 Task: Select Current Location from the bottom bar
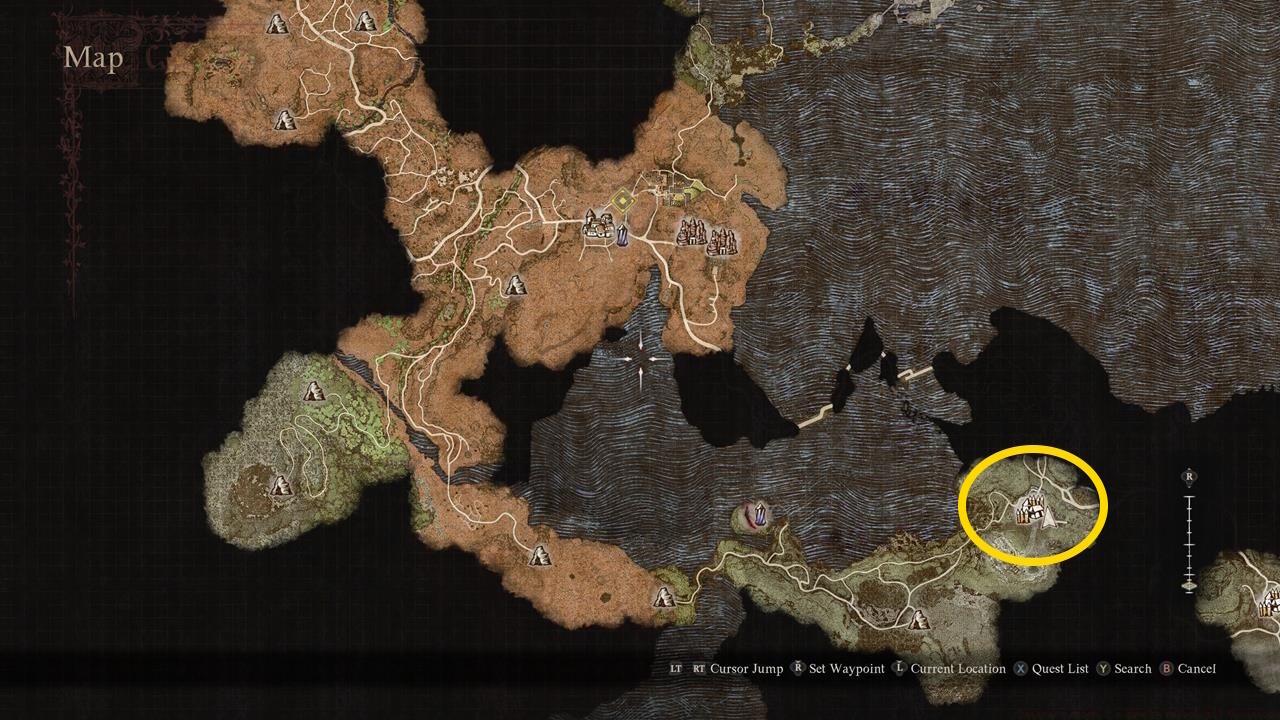click(x=947, y=668)
